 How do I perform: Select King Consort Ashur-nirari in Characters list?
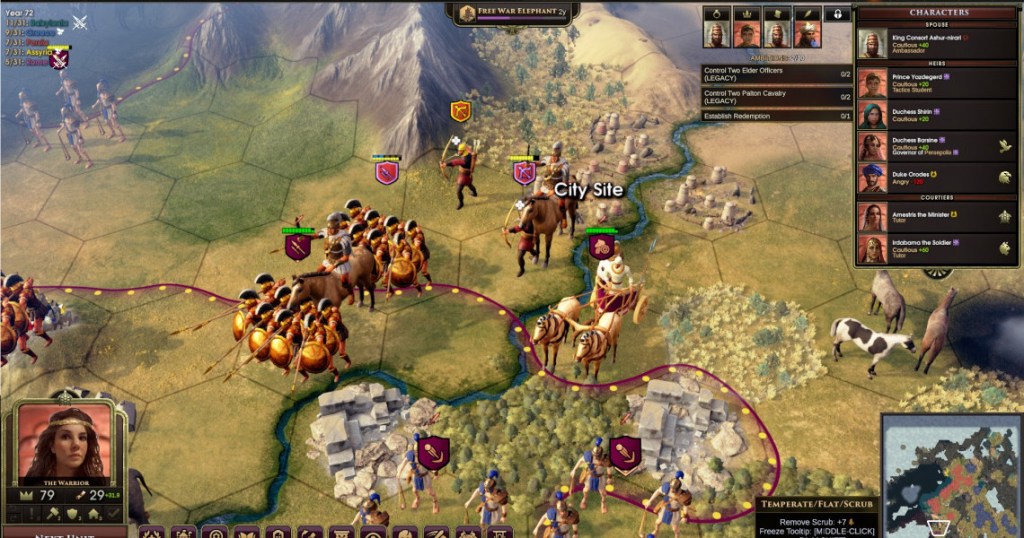[937, 43]
